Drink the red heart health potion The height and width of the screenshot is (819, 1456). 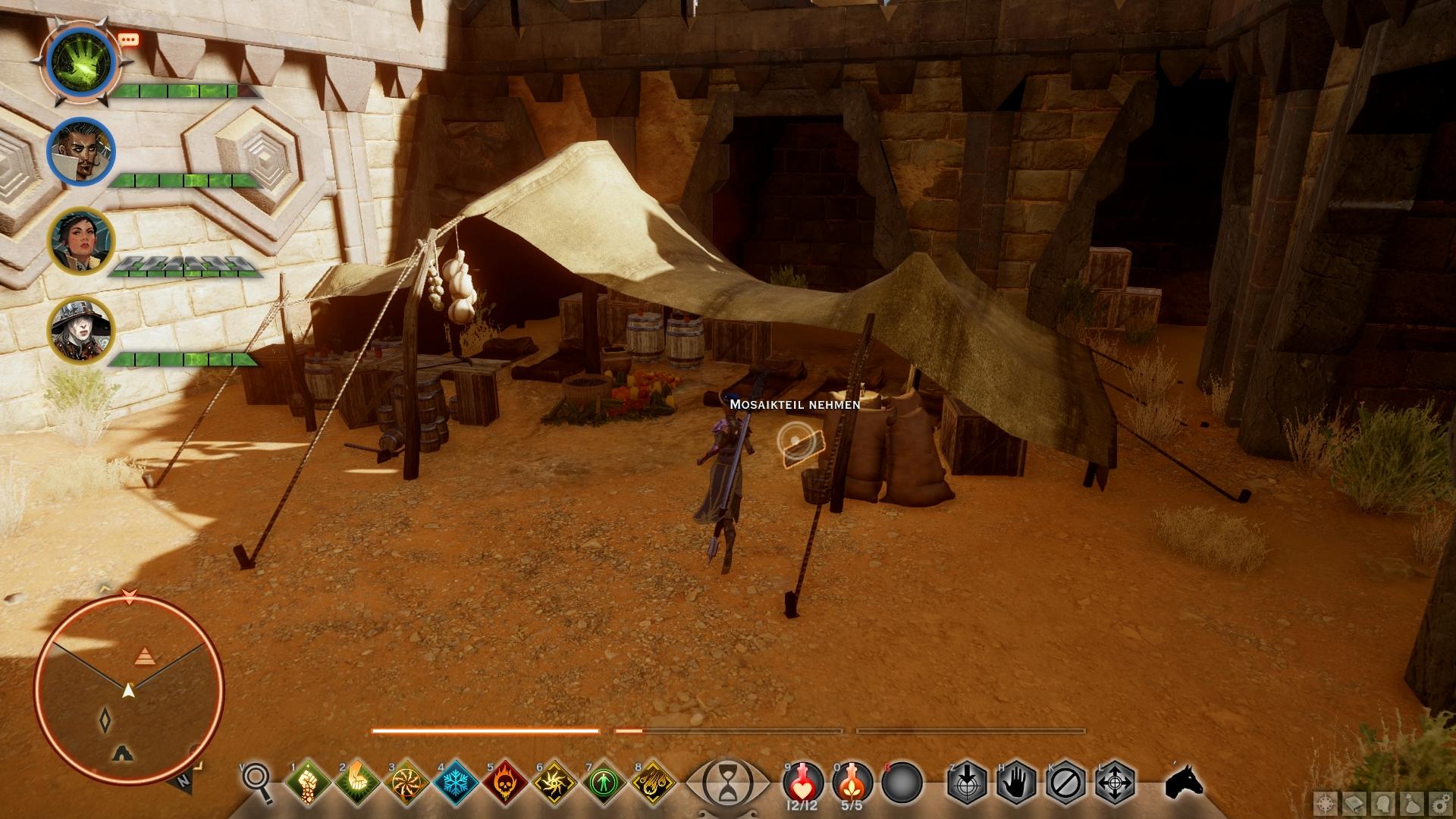[x=803, y=781]
